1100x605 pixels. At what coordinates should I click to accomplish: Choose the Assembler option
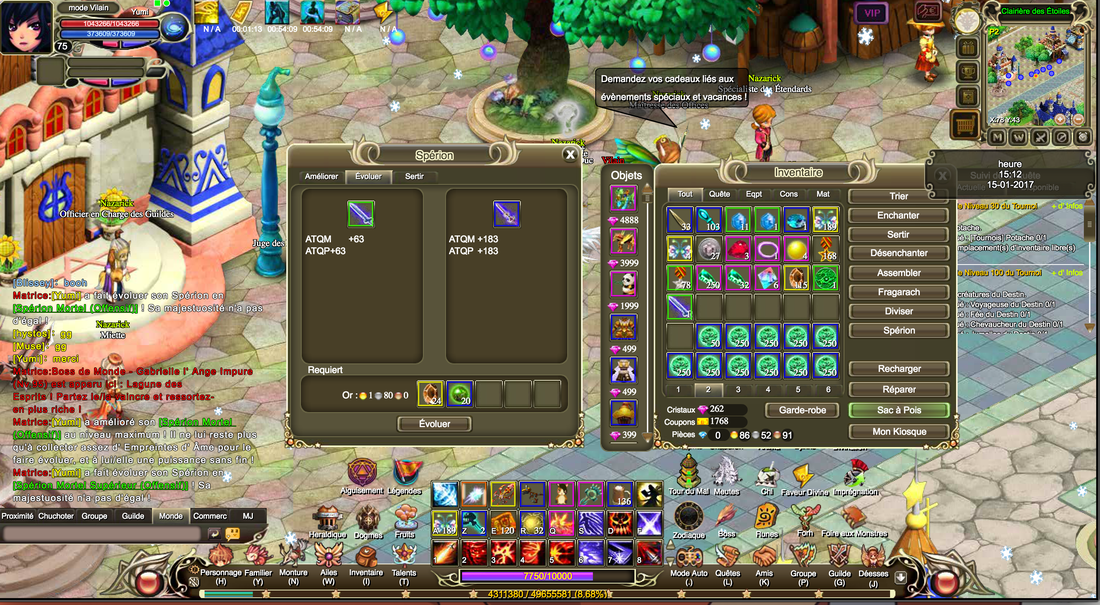[898, 272]
